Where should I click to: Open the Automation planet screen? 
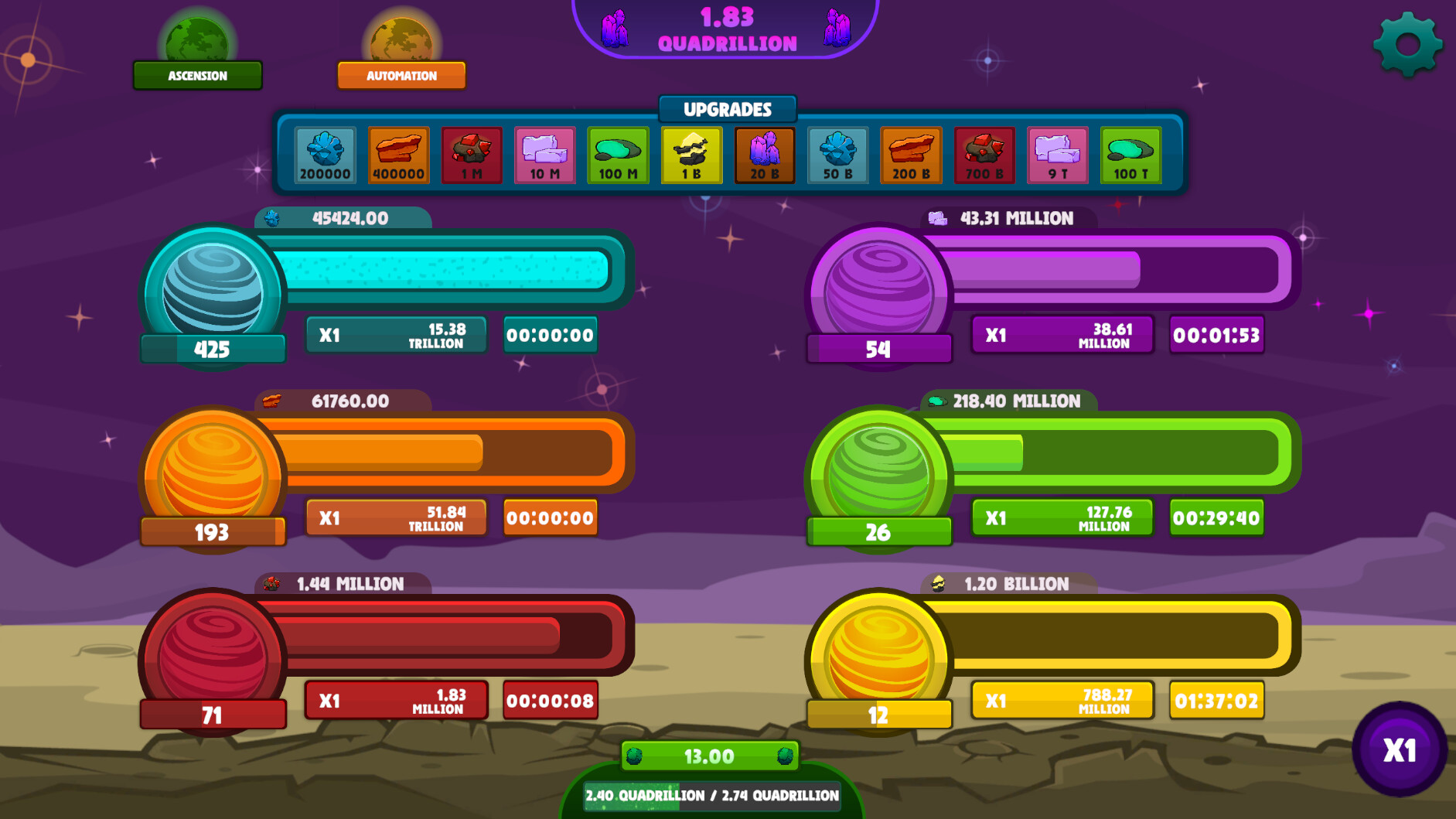click(x=401, y=75)
